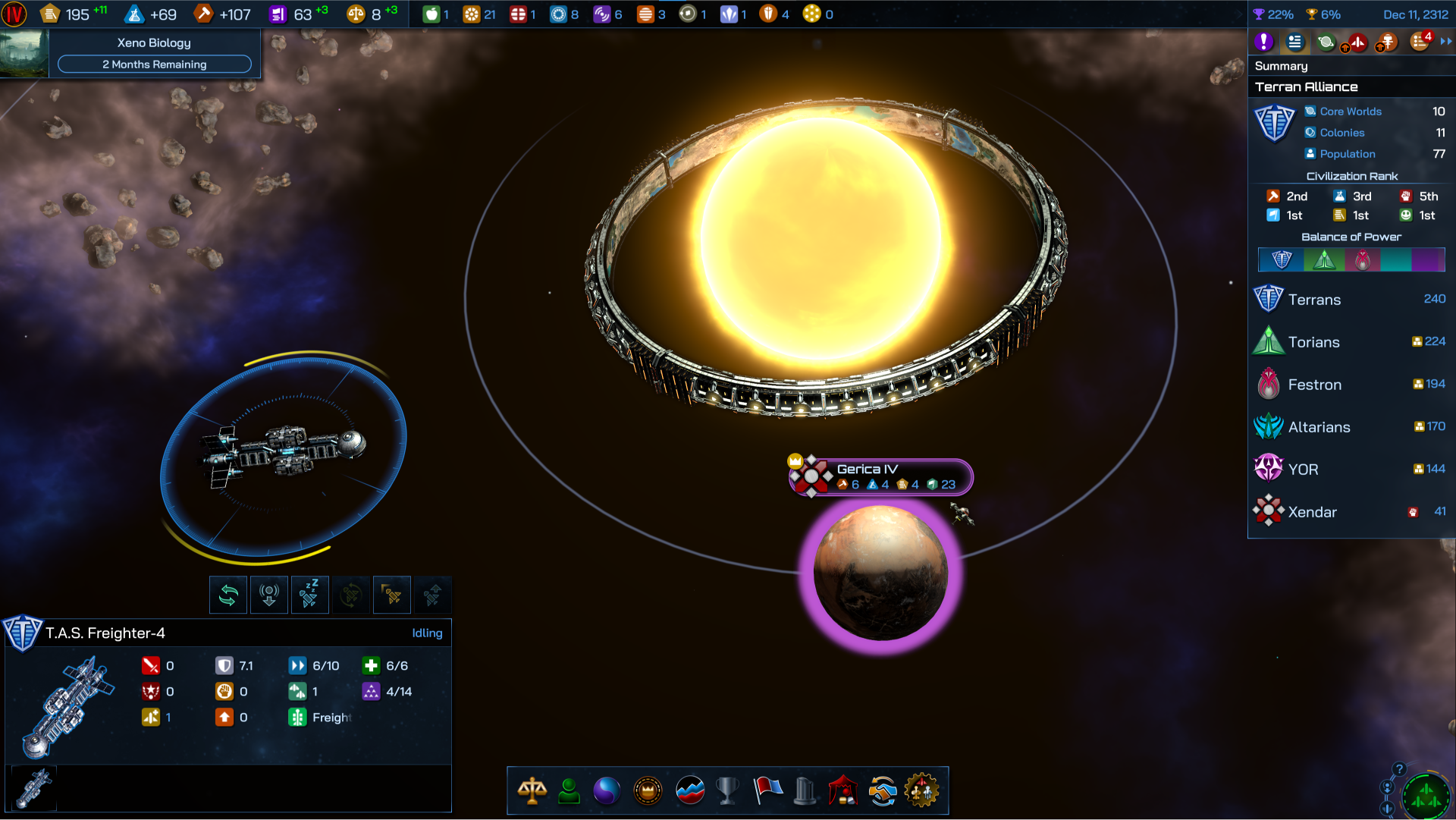Select the purple exclamation alerts tab
This screenshot has width=1456, height=820.
1263,42
